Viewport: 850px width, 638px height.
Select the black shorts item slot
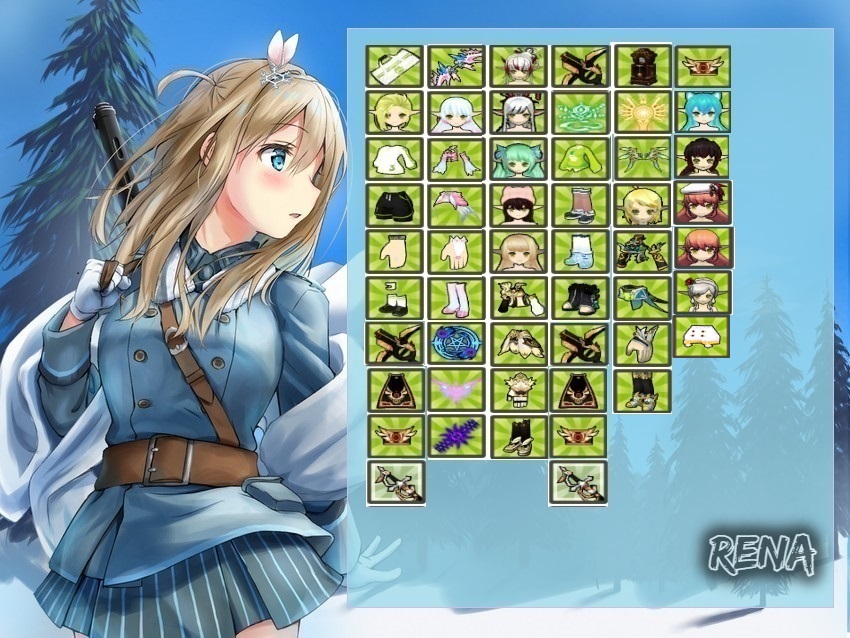click(x=395, y=203)
